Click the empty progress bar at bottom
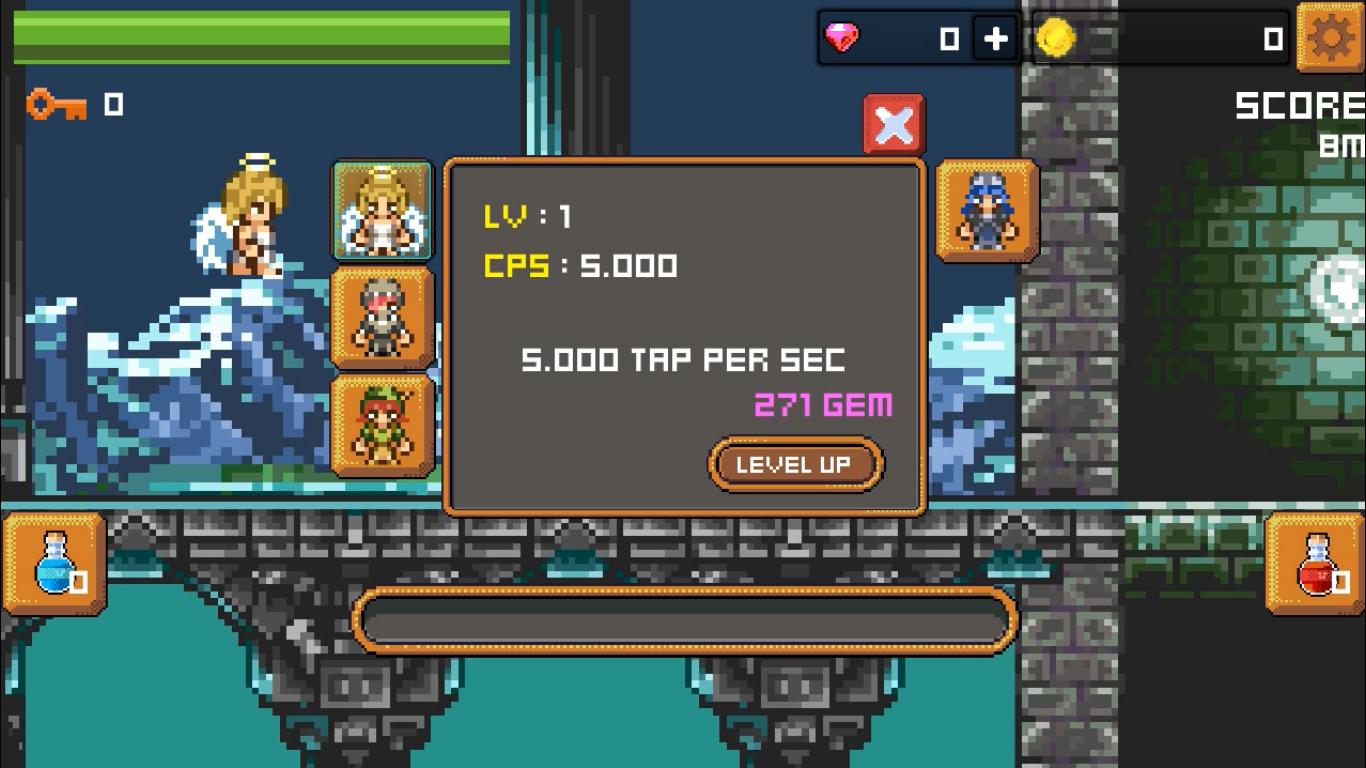 click(x=686, y=621)
